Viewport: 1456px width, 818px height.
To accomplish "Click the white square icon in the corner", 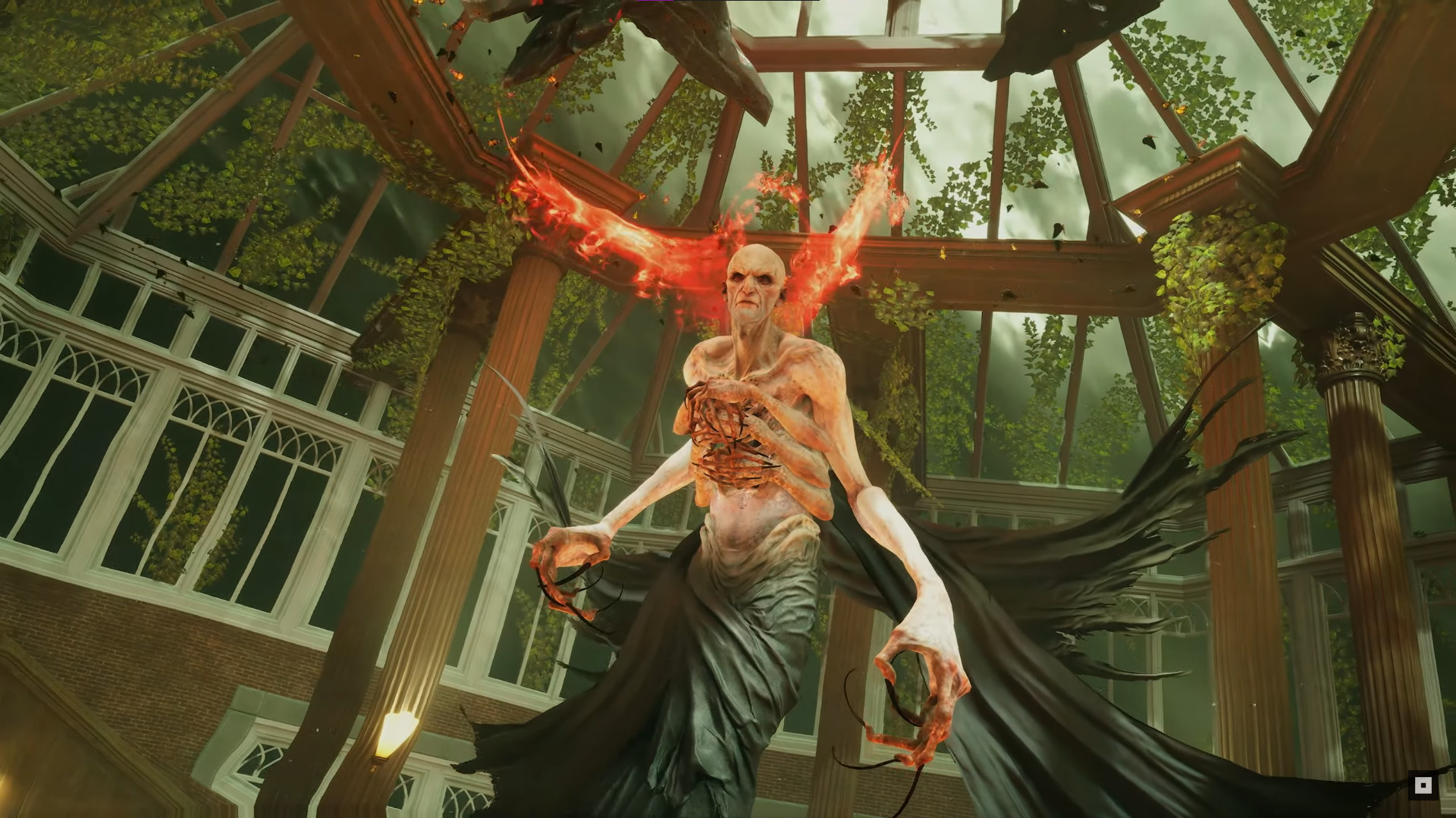I will click(x=1423, y=785).
